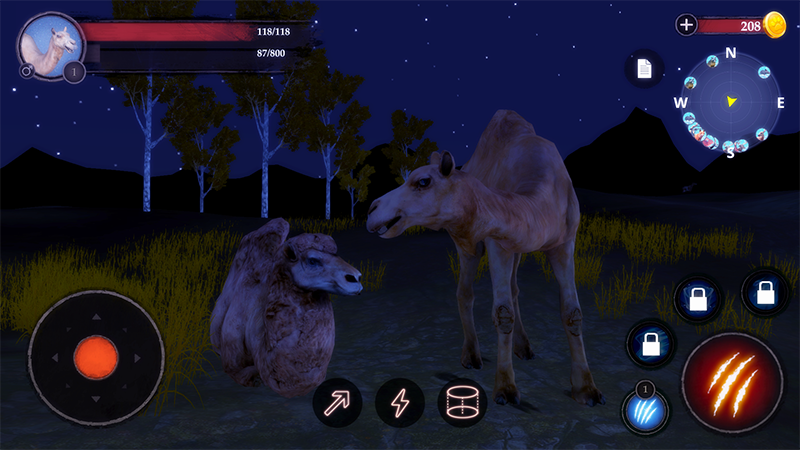The image size is (800, 450).
Task: Tap the plus button to add coins
Action: pyautogui.click(x=686, y=25)
